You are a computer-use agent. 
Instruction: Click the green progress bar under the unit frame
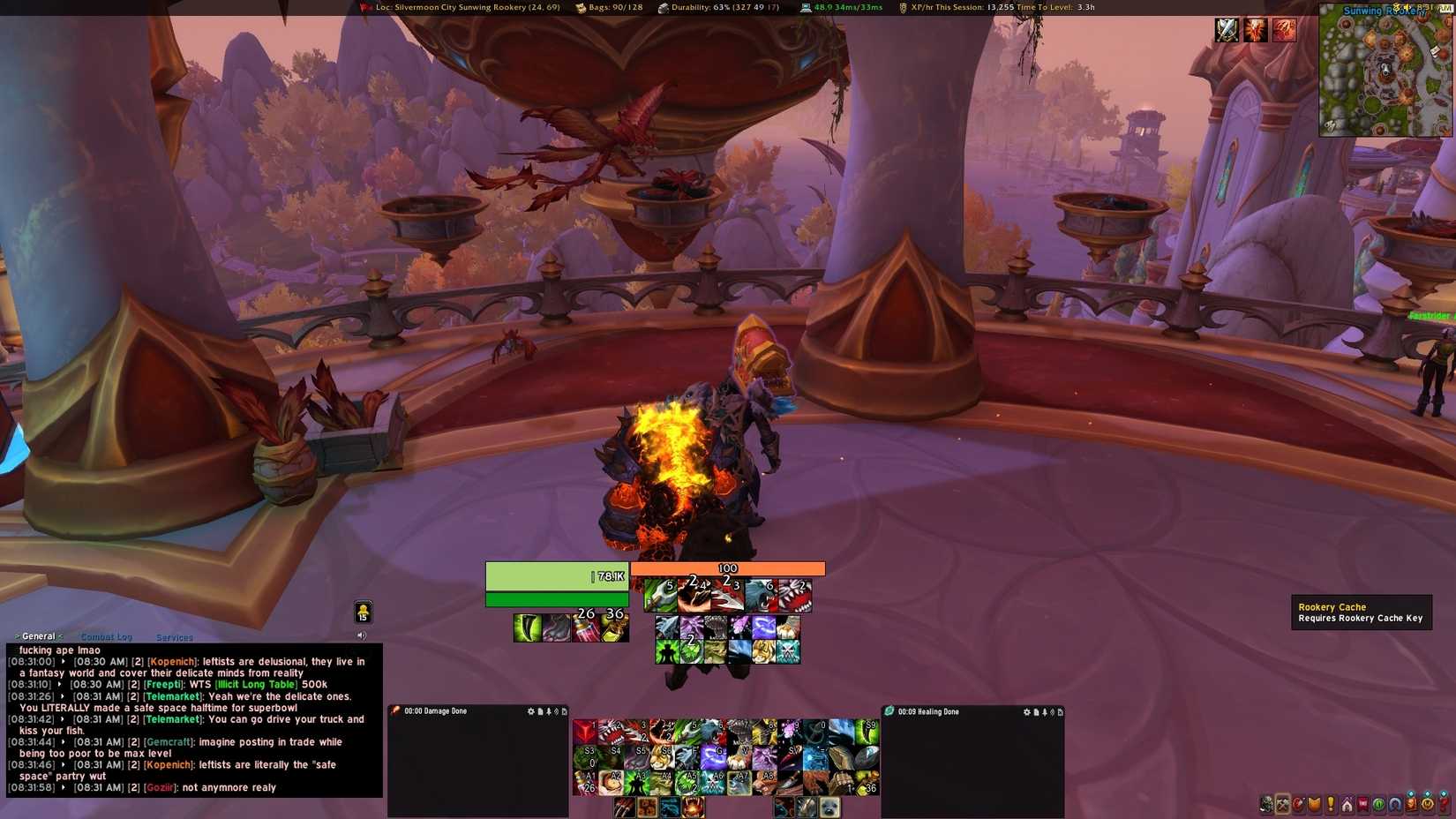point(557,599)
